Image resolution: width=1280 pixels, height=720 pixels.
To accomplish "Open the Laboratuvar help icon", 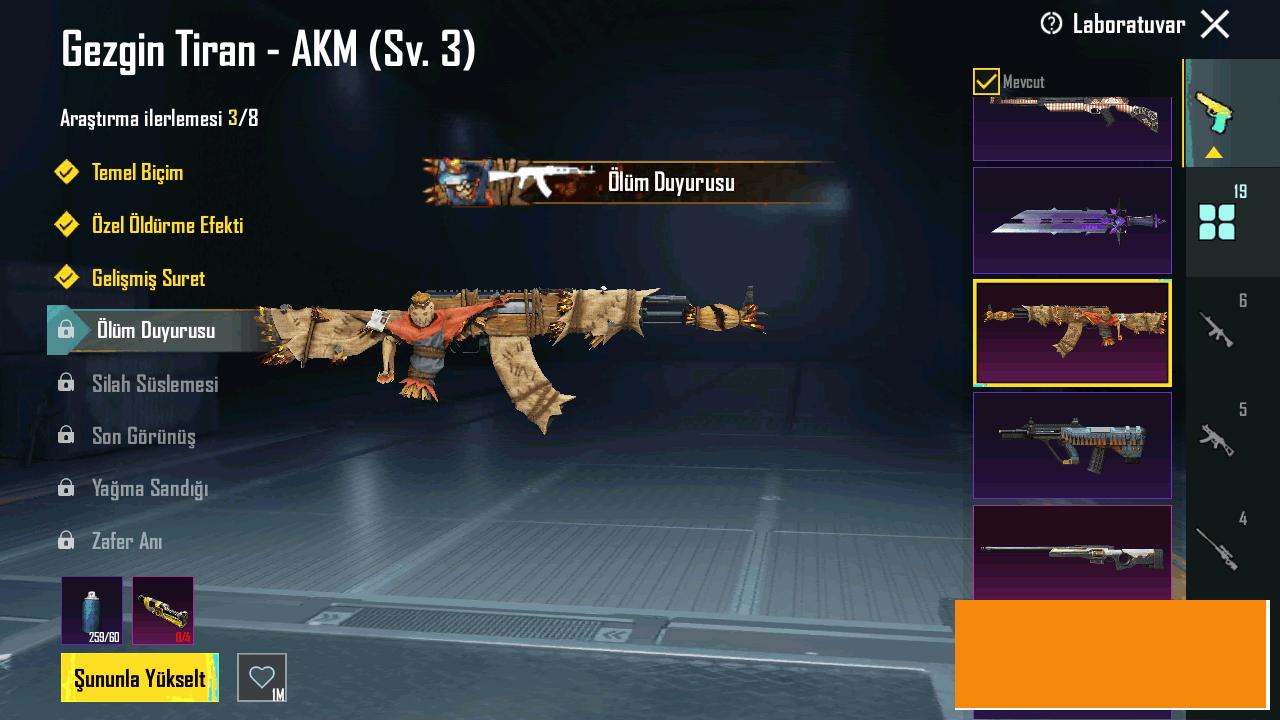I will pos(1051,24).
